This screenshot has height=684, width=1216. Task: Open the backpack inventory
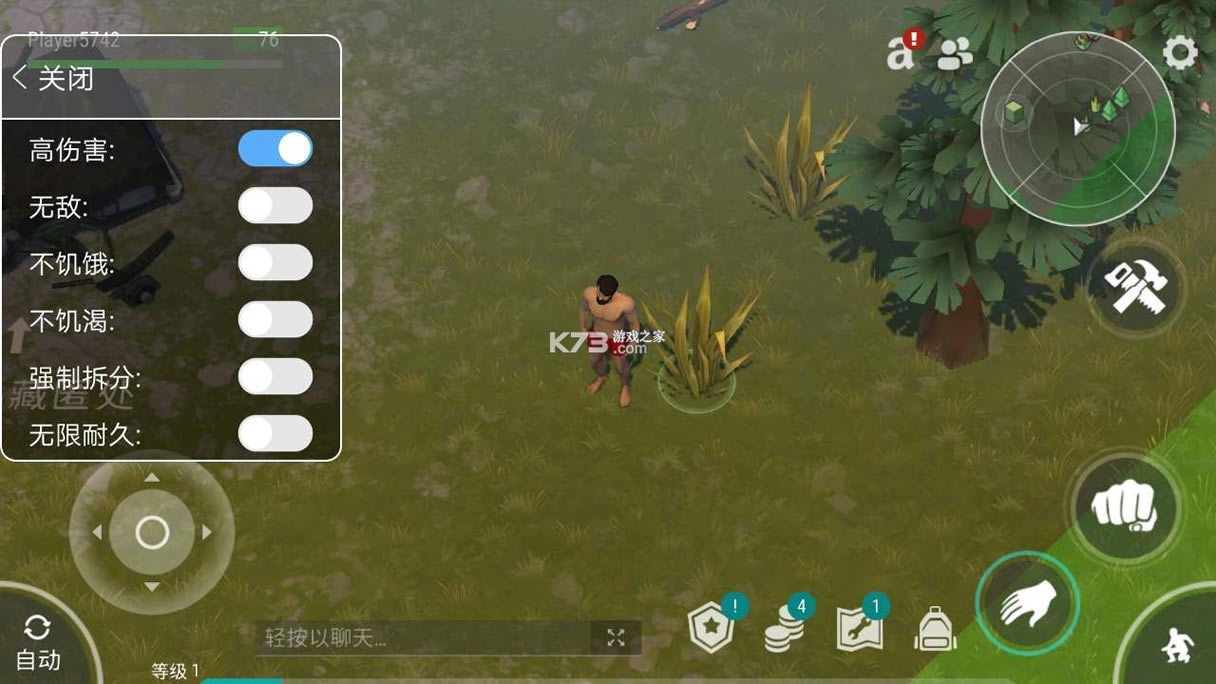tap(935, 630)
